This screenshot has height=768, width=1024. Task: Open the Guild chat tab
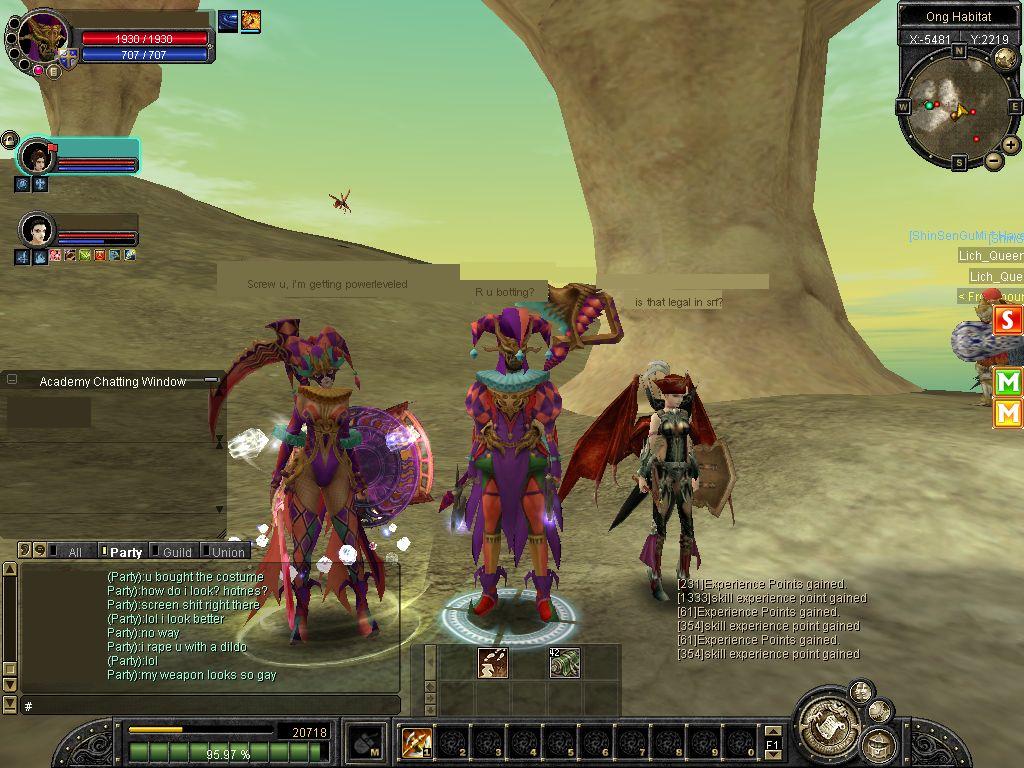coord(177,551)
